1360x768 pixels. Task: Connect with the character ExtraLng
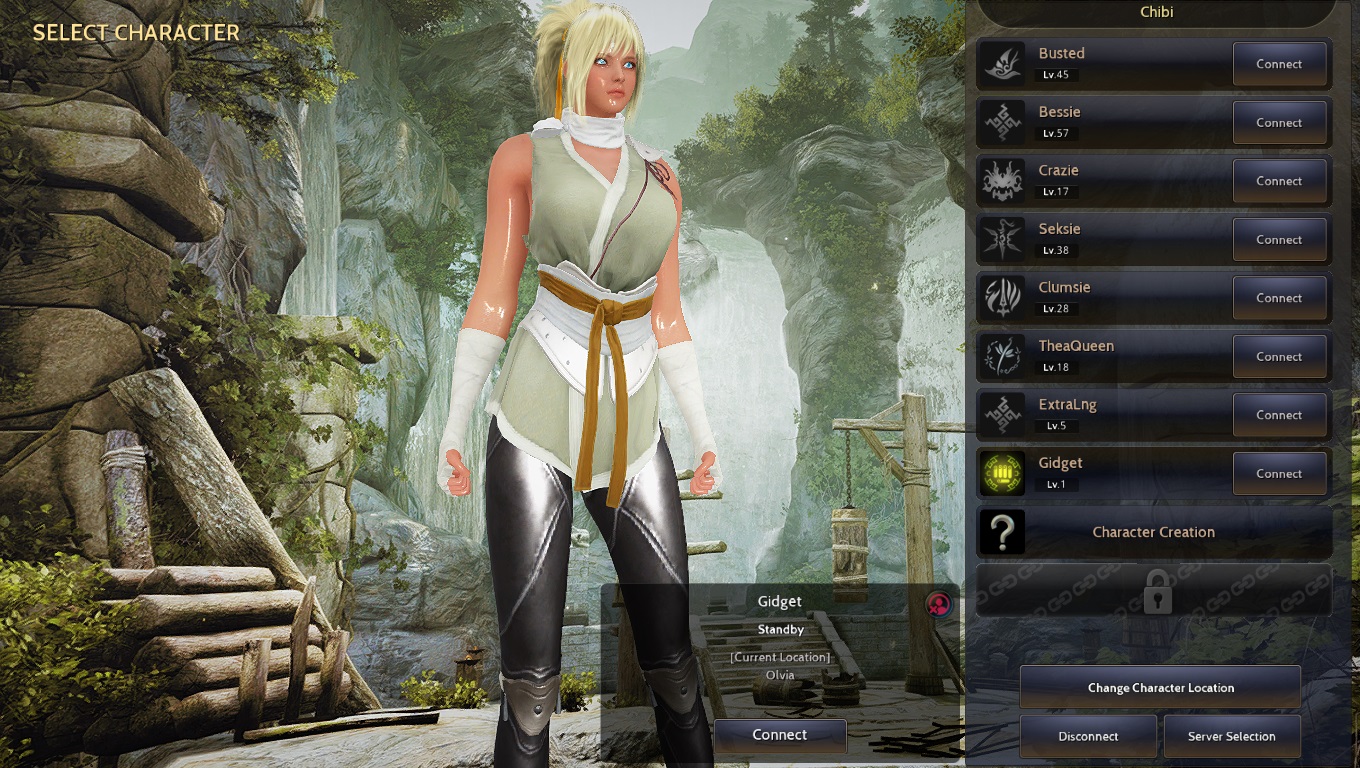1279,415
